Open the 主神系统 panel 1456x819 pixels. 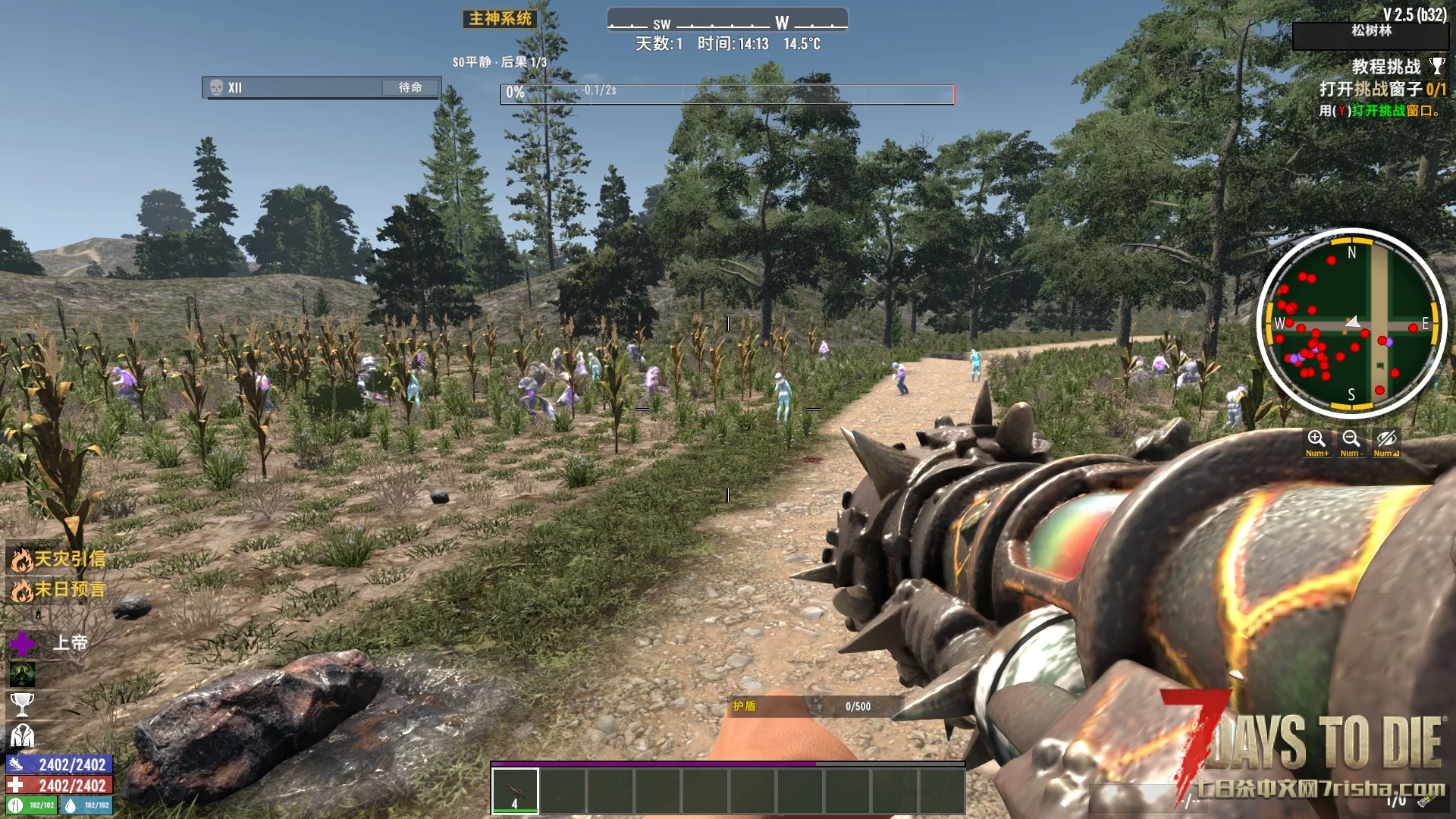[500, 19]
